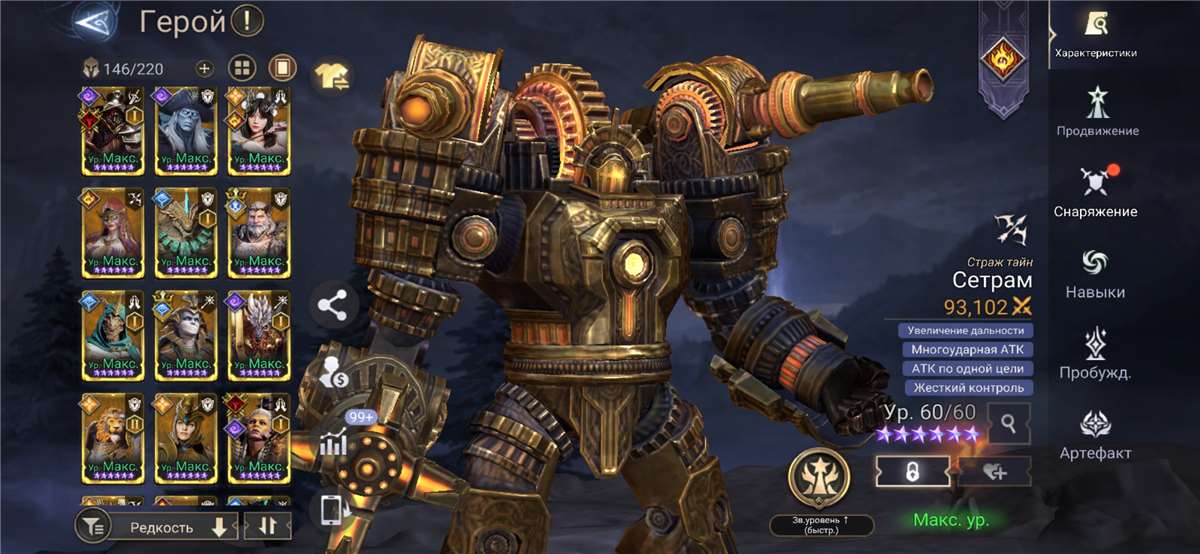Add hero slots with plus button
The width and height of the screenshot is (1200, 554).
click(x=204, y=68)
